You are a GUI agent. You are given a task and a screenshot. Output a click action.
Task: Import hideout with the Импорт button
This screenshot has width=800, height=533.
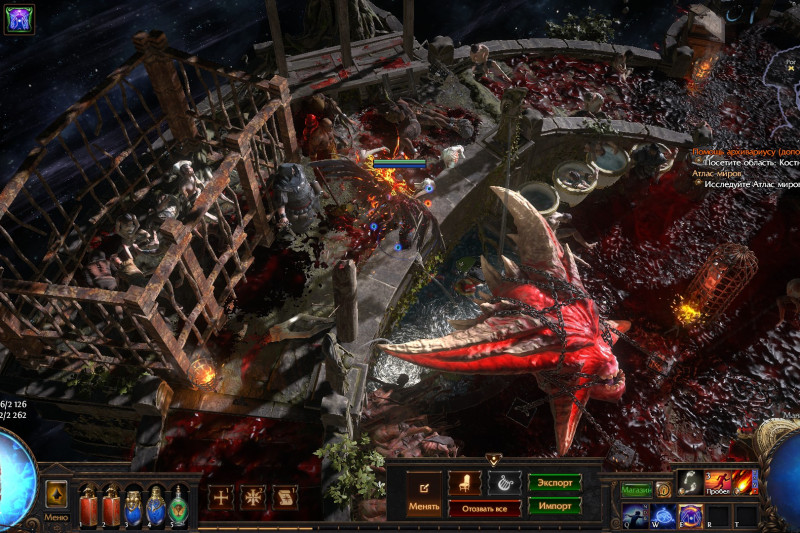(x=555, y=506)
